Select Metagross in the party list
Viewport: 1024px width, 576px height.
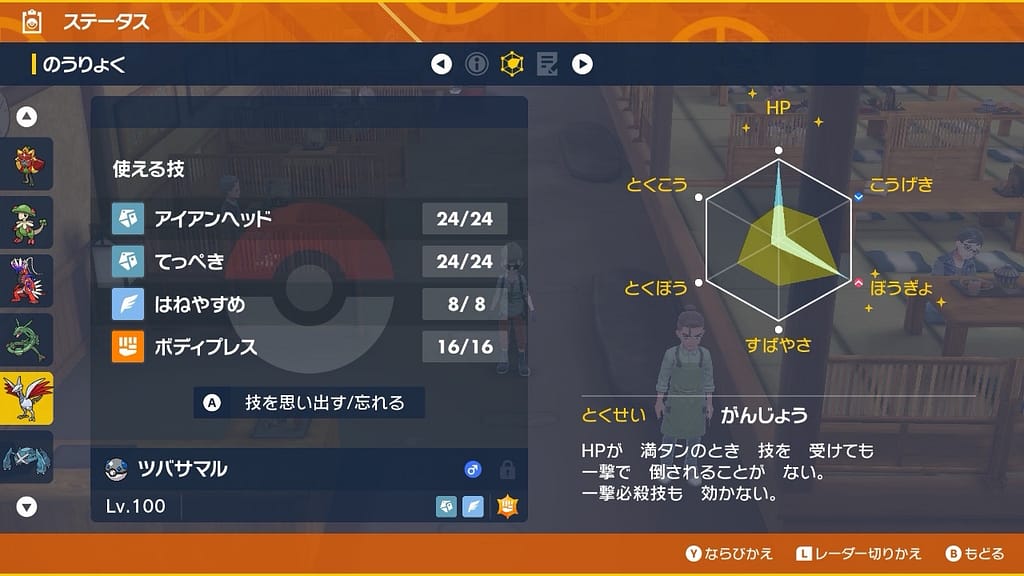point(26,458)
